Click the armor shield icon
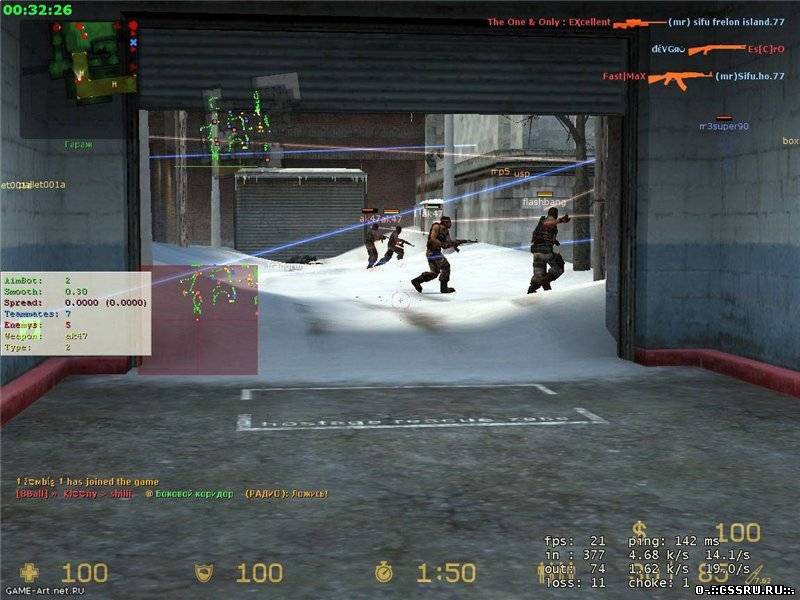Screen dimensions: 800x600 (x=203, y=572)
